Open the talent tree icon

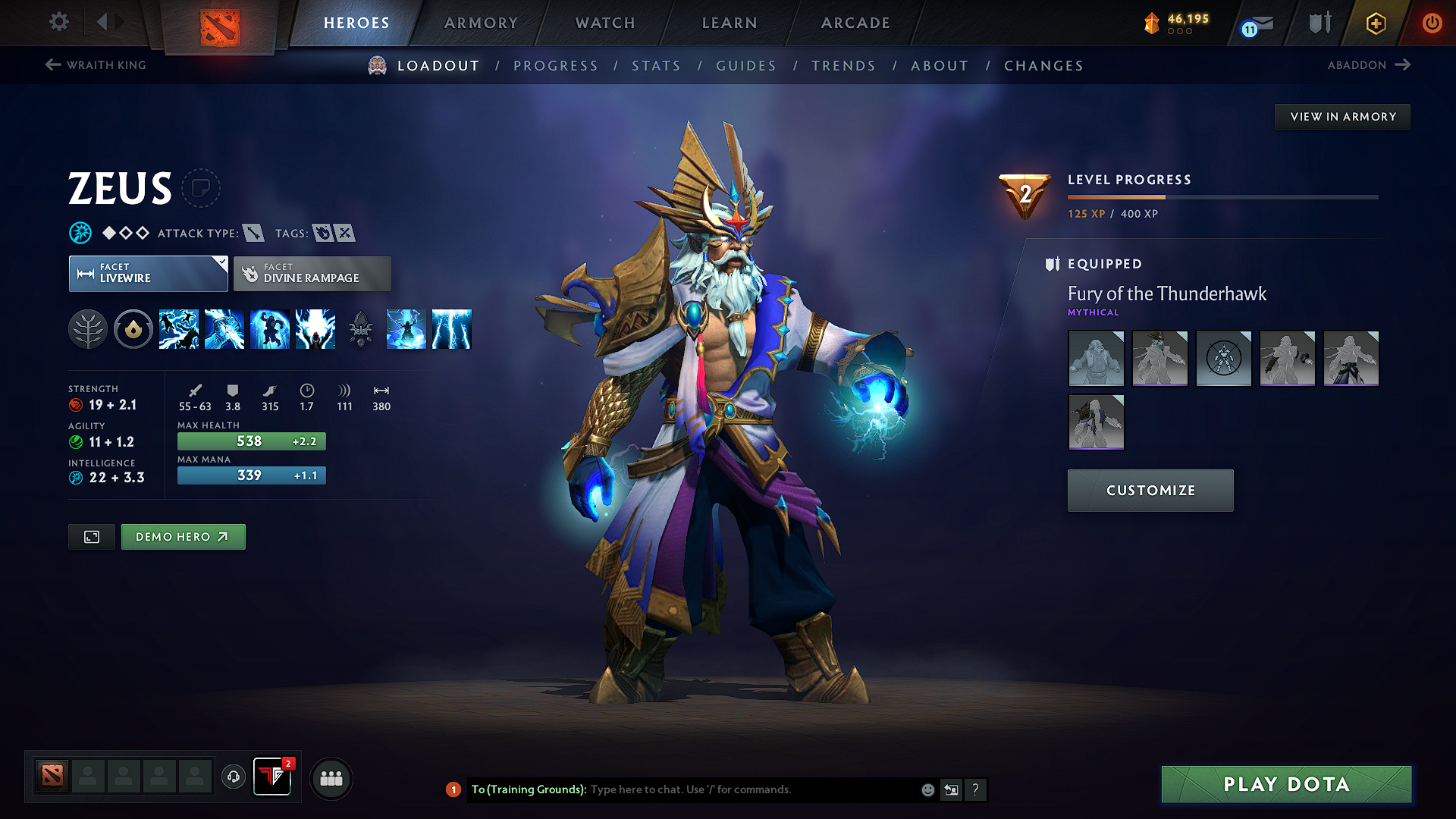pyautogui.click(x=88, y=329)
